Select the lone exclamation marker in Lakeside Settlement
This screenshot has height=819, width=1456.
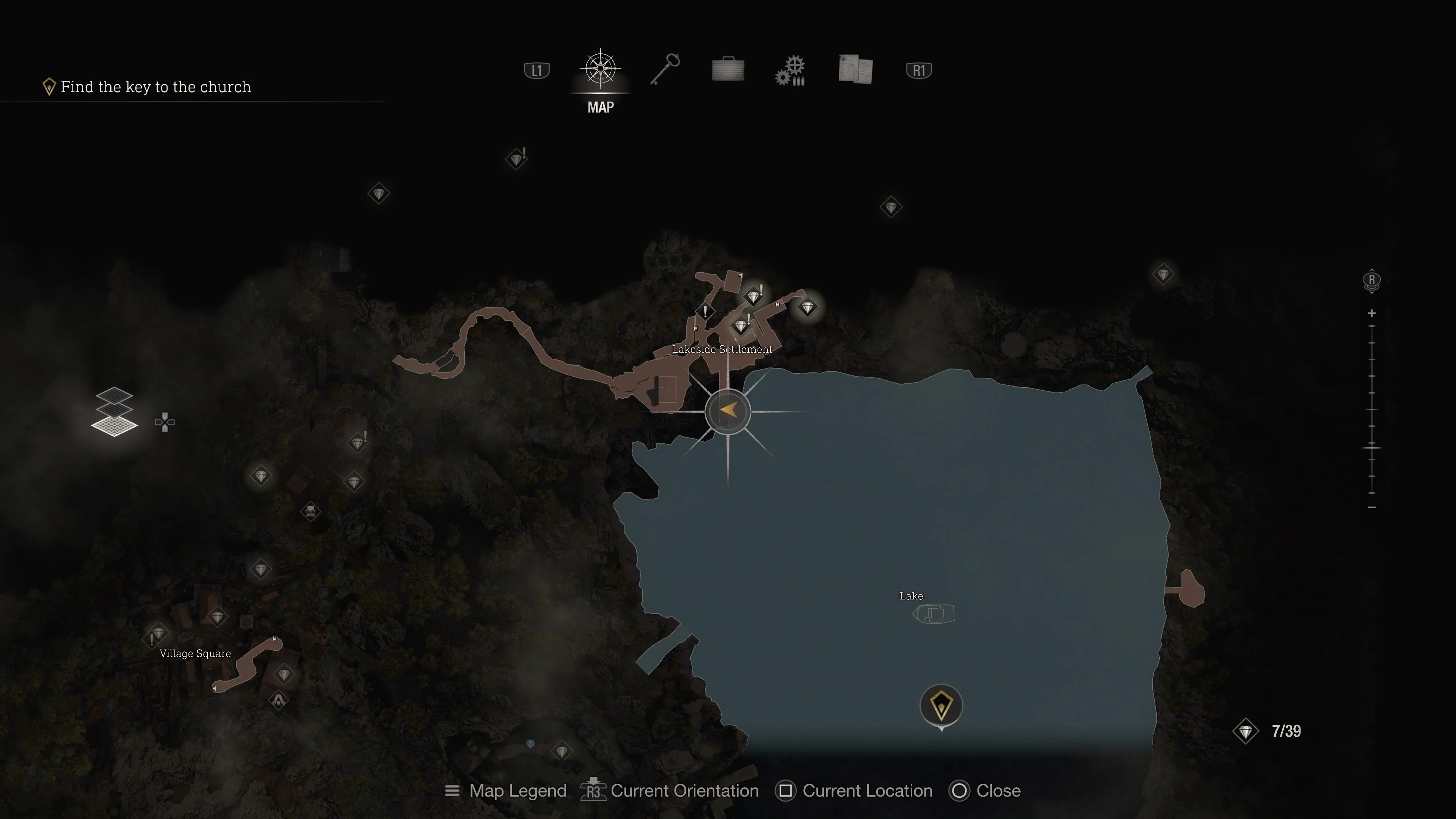pos(705,311)
